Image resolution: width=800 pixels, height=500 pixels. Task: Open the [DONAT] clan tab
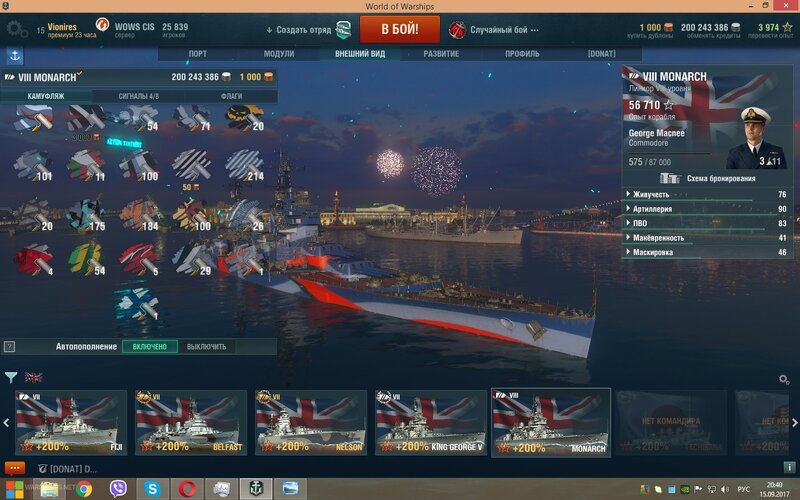click(x=602, y=53)
